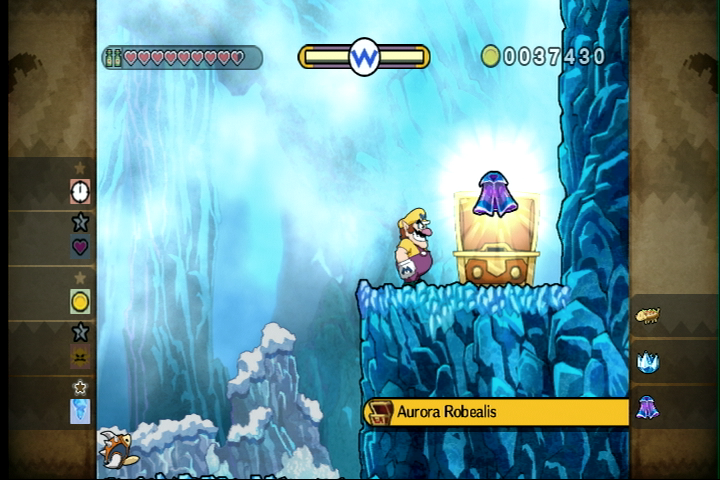Choose the ice crystal crown treasure
This screenshot has height=480, width=720.
point(647,362)
